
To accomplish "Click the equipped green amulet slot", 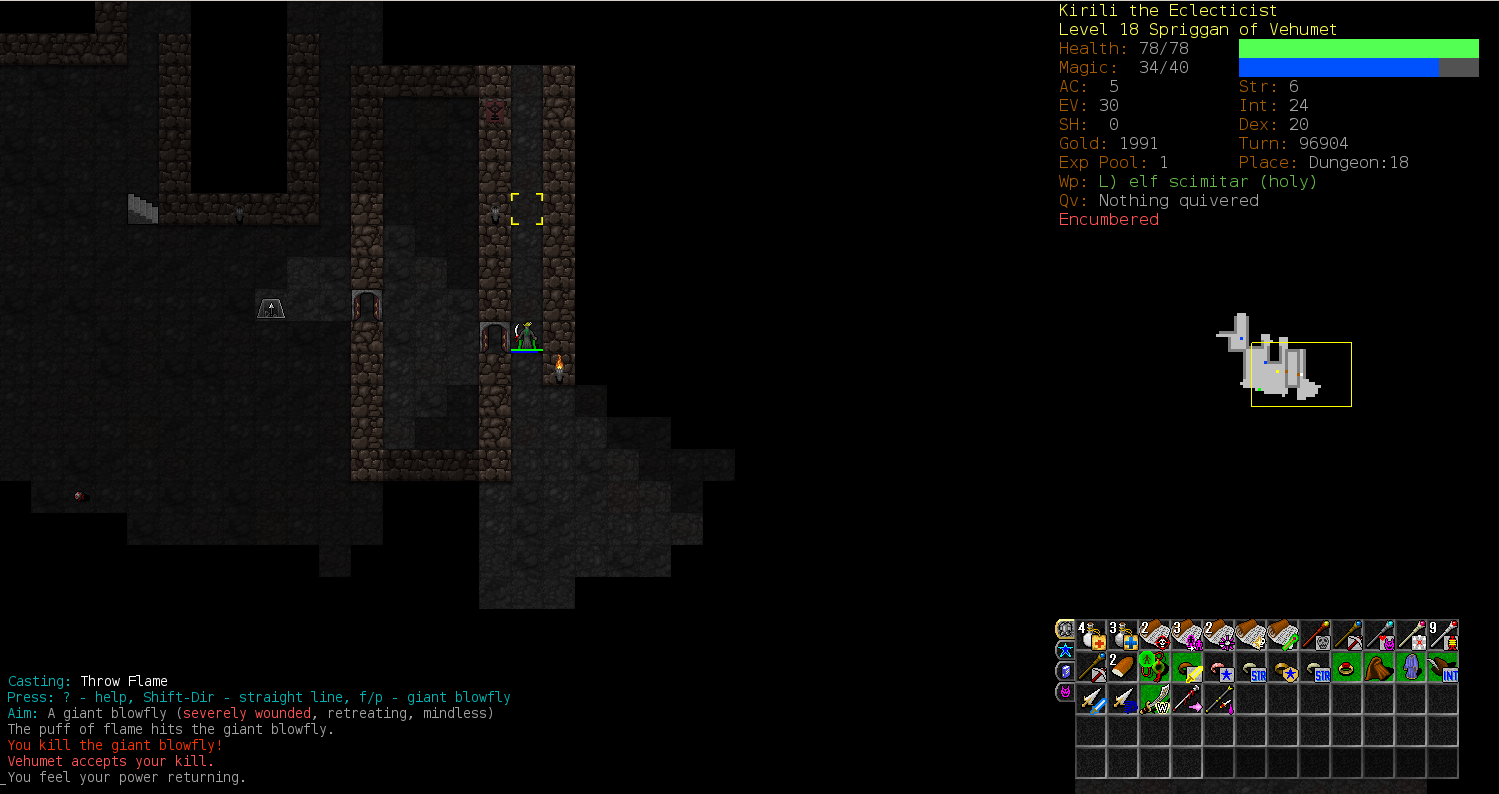I will pos(1155,667).
